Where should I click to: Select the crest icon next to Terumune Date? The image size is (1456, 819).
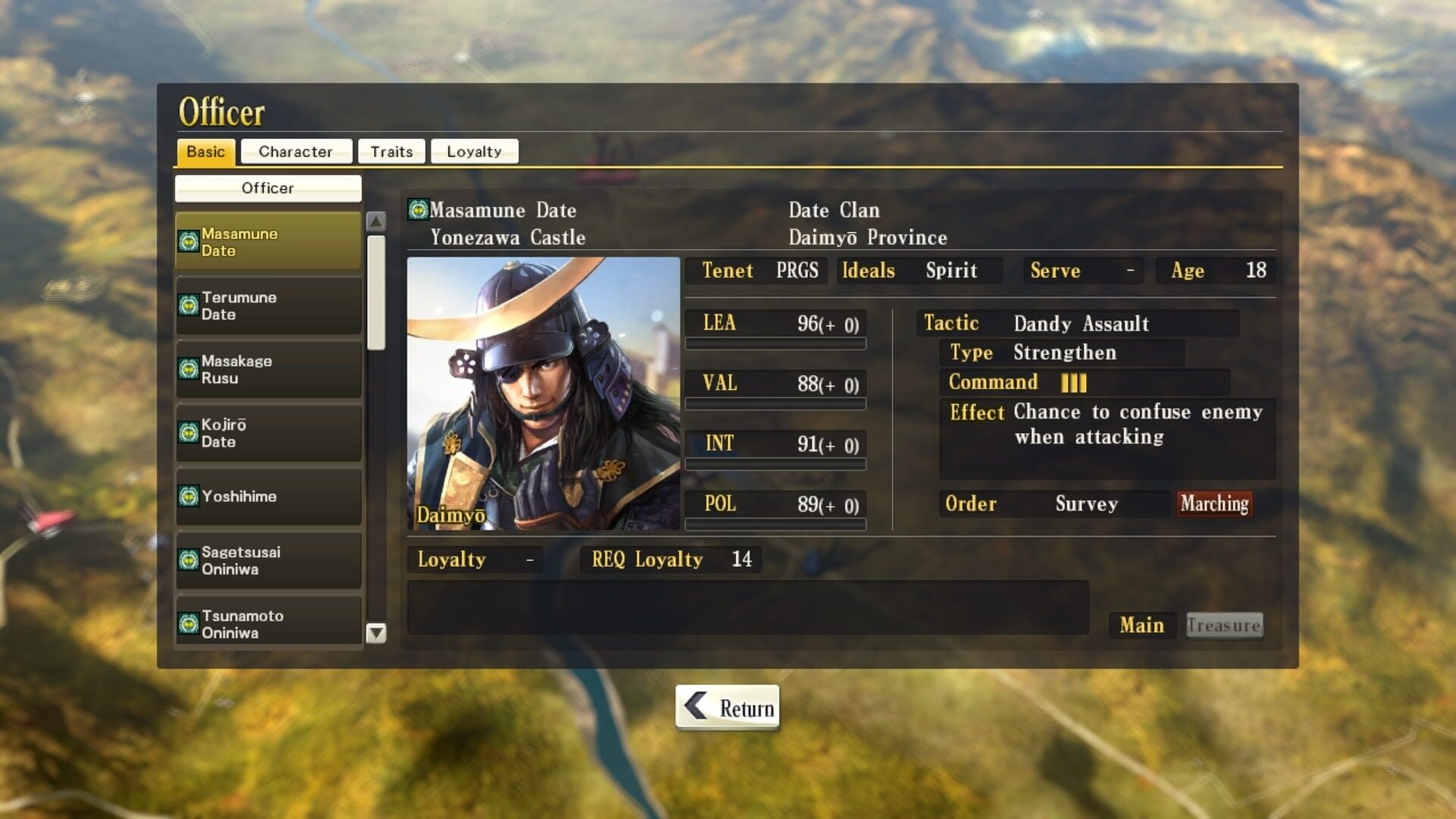pyautogui.click(x=188, y=306)
